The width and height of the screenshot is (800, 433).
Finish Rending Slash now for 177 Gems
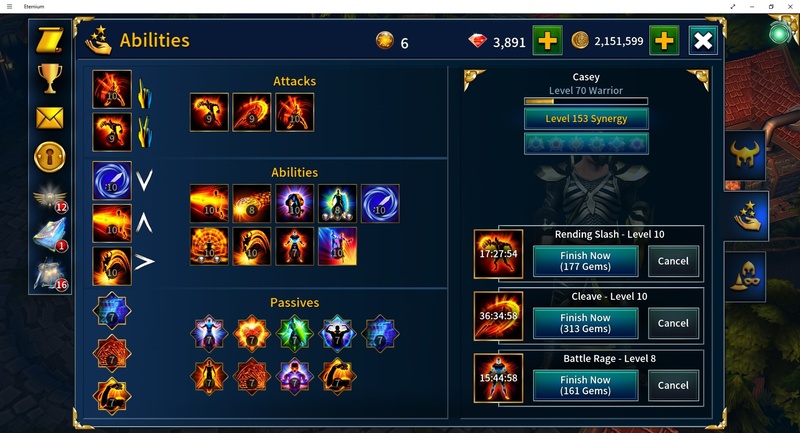585,261
